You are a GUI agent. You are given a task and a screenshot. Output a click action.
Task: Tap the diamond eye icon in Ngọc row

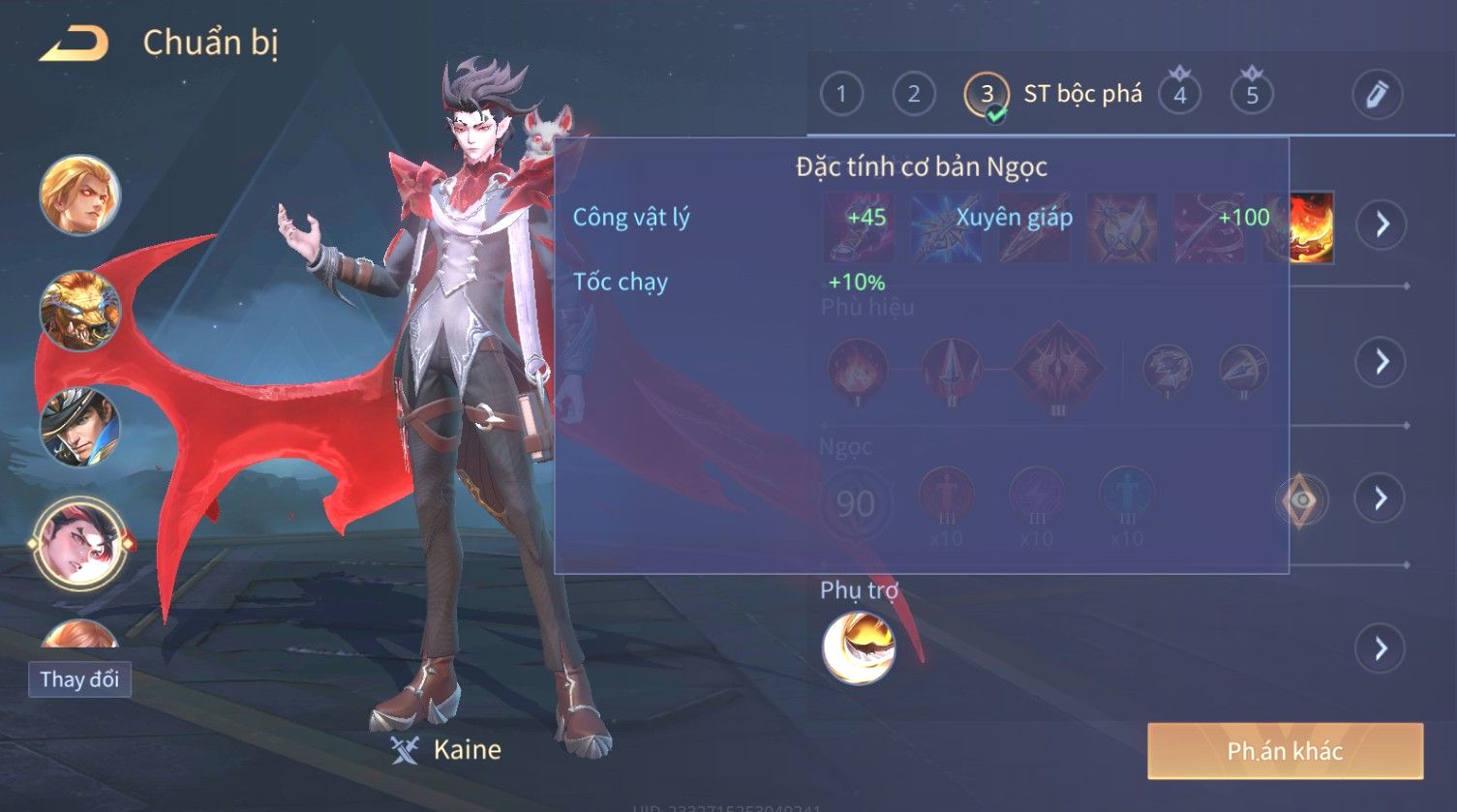click(1301, 499)
